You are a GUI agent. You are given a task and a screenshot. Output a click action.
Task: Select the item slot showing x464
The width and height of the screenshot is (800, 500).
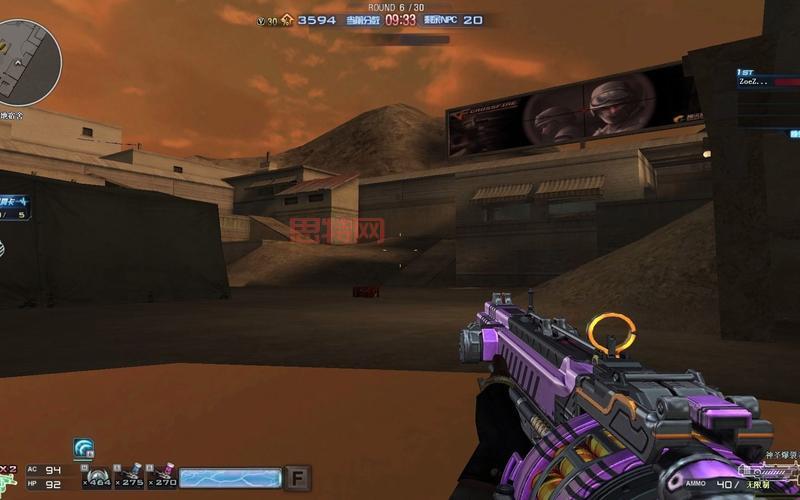[96, 476]
